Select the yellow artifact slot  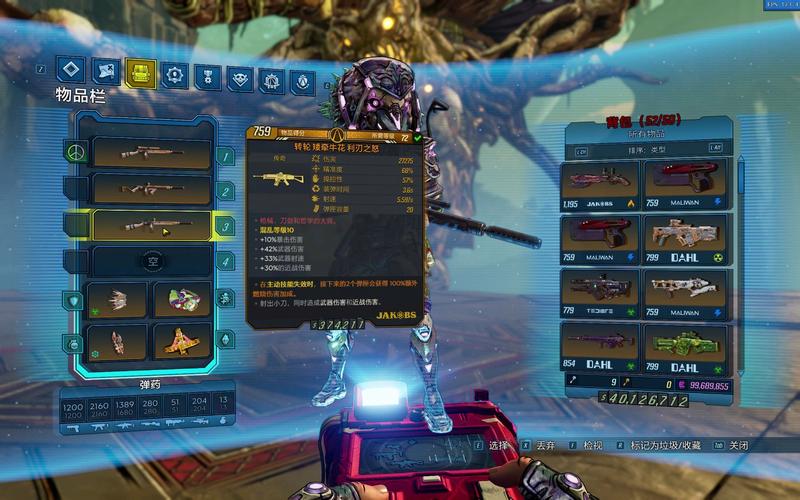(x=181, y=341)
